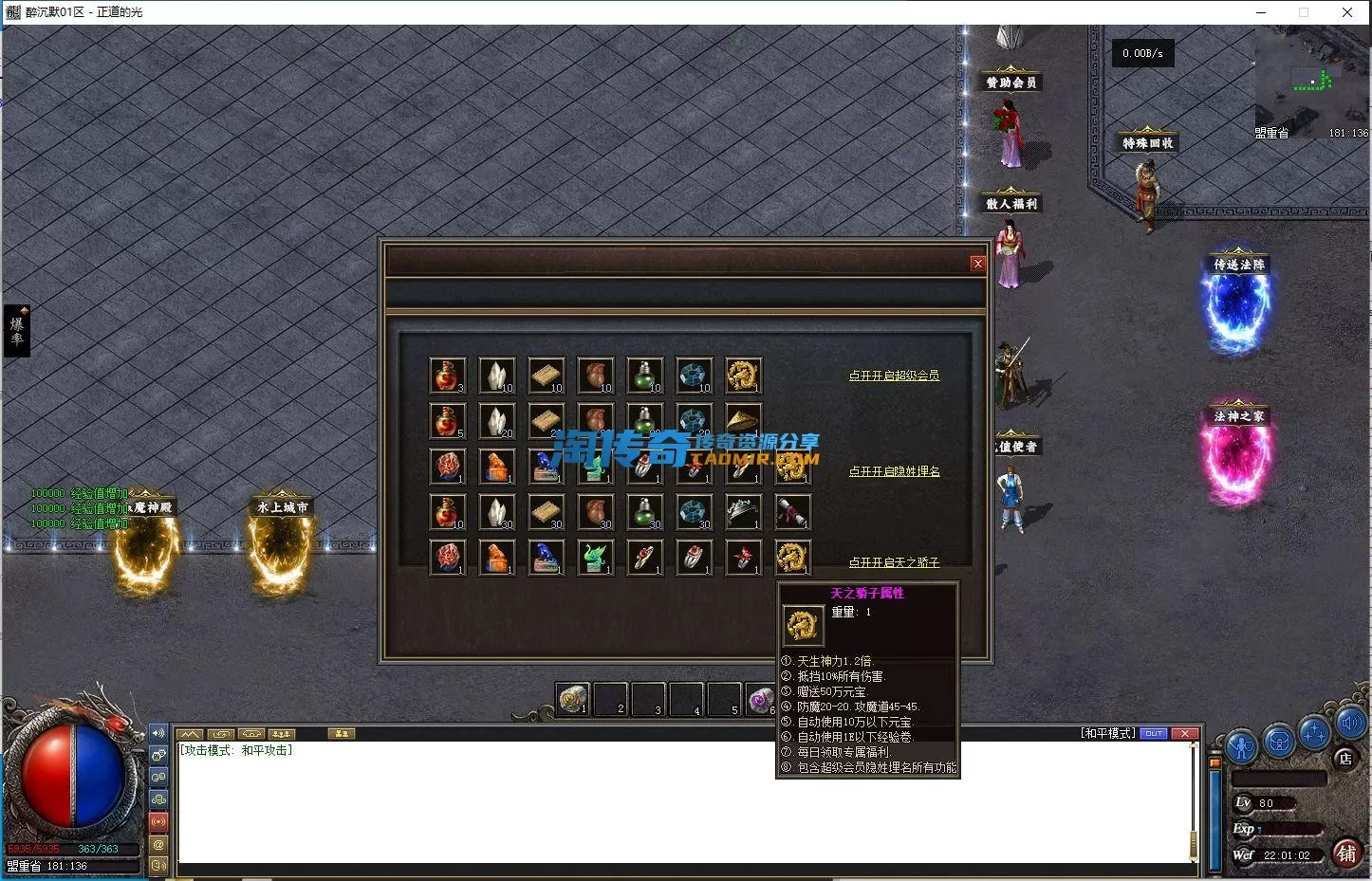The height and width of the screenshot is (881, 1372).
Task: Open the 点开开启隐姓埋名 link
Action: tap(894, 471)
